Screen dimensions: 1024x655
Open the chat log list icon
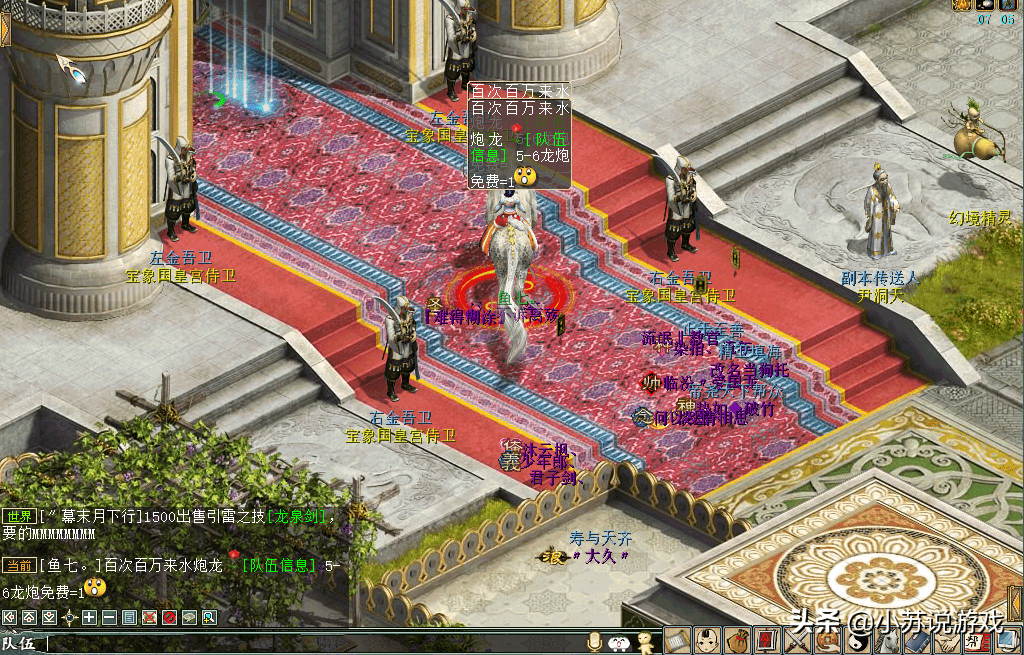click(x=129, y=617)
